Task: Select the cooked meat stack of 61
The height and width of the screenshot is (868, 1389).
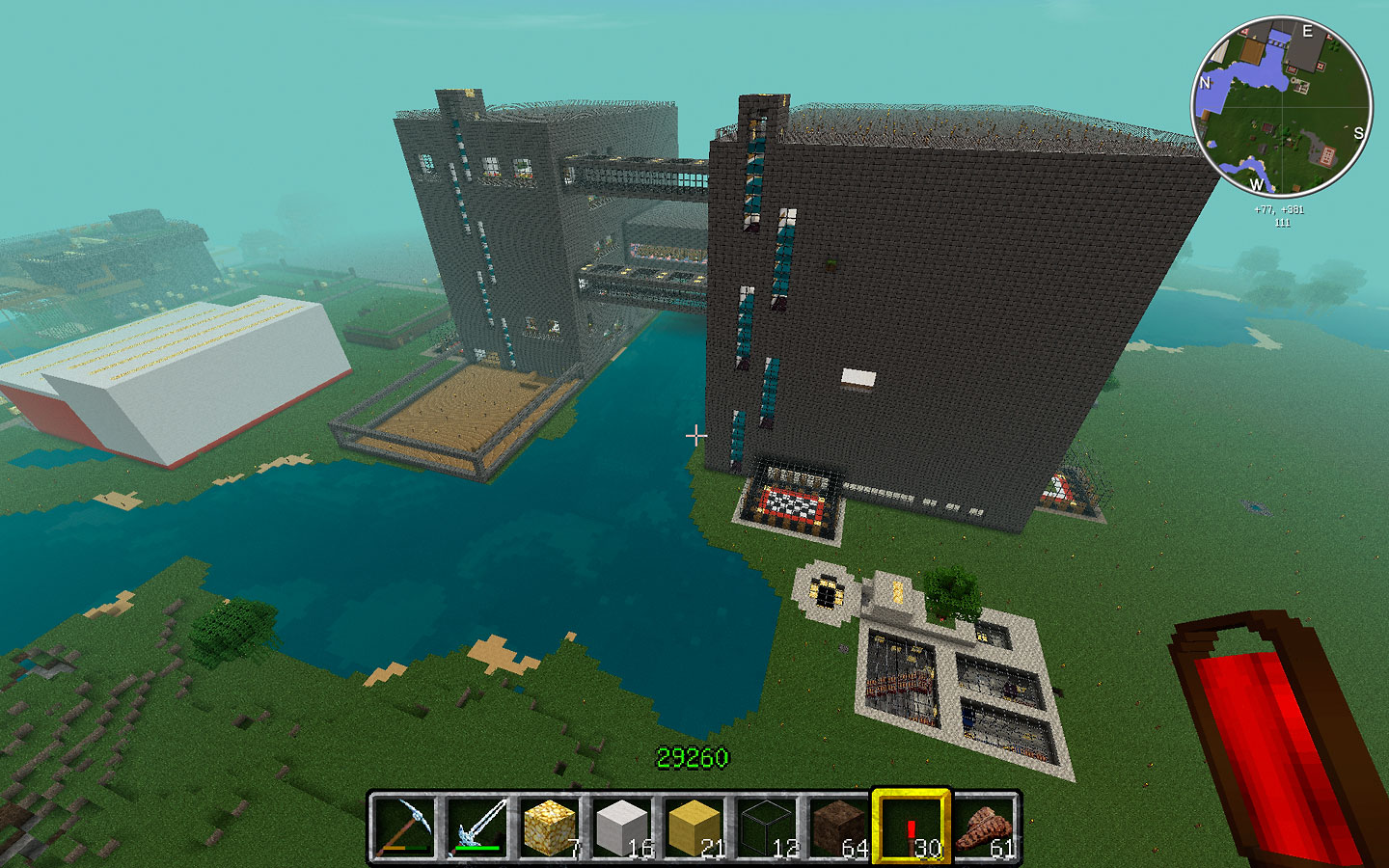Action: click(985, 827)
